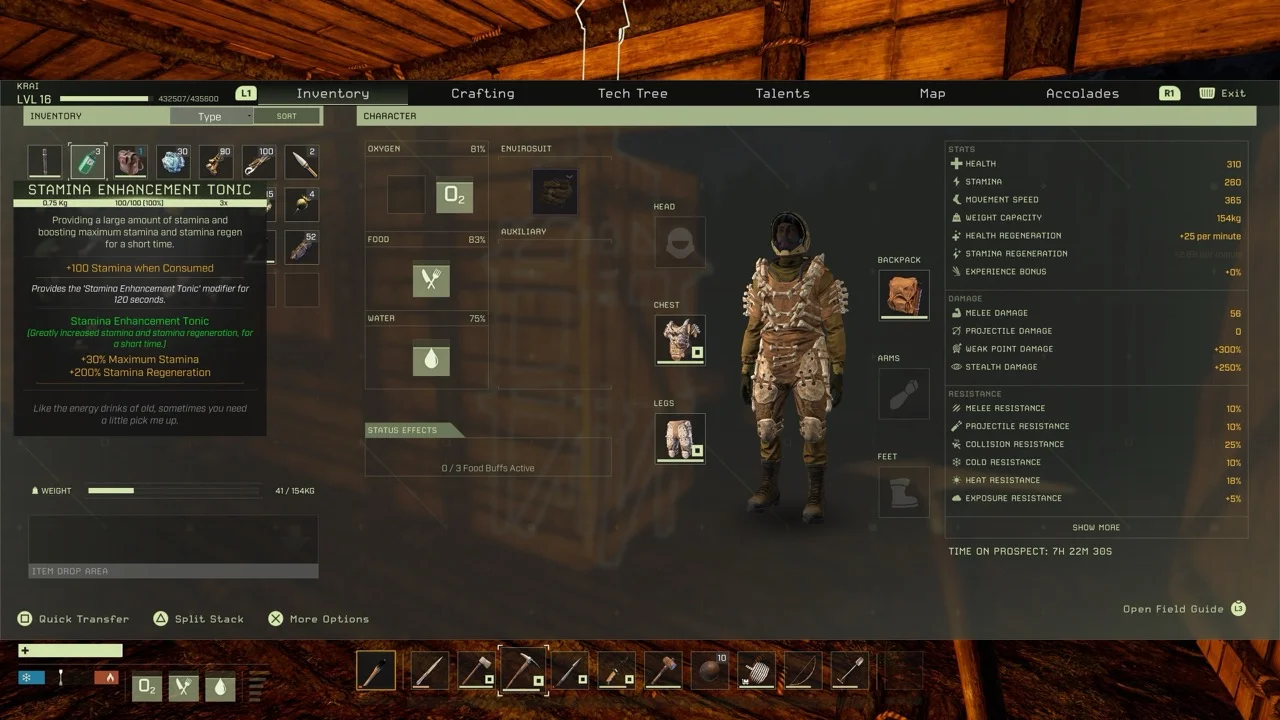The height and width of the screenshot is (720, 1280).
Task: Choose the bow in the hotbar
Action: pos(803,670)
